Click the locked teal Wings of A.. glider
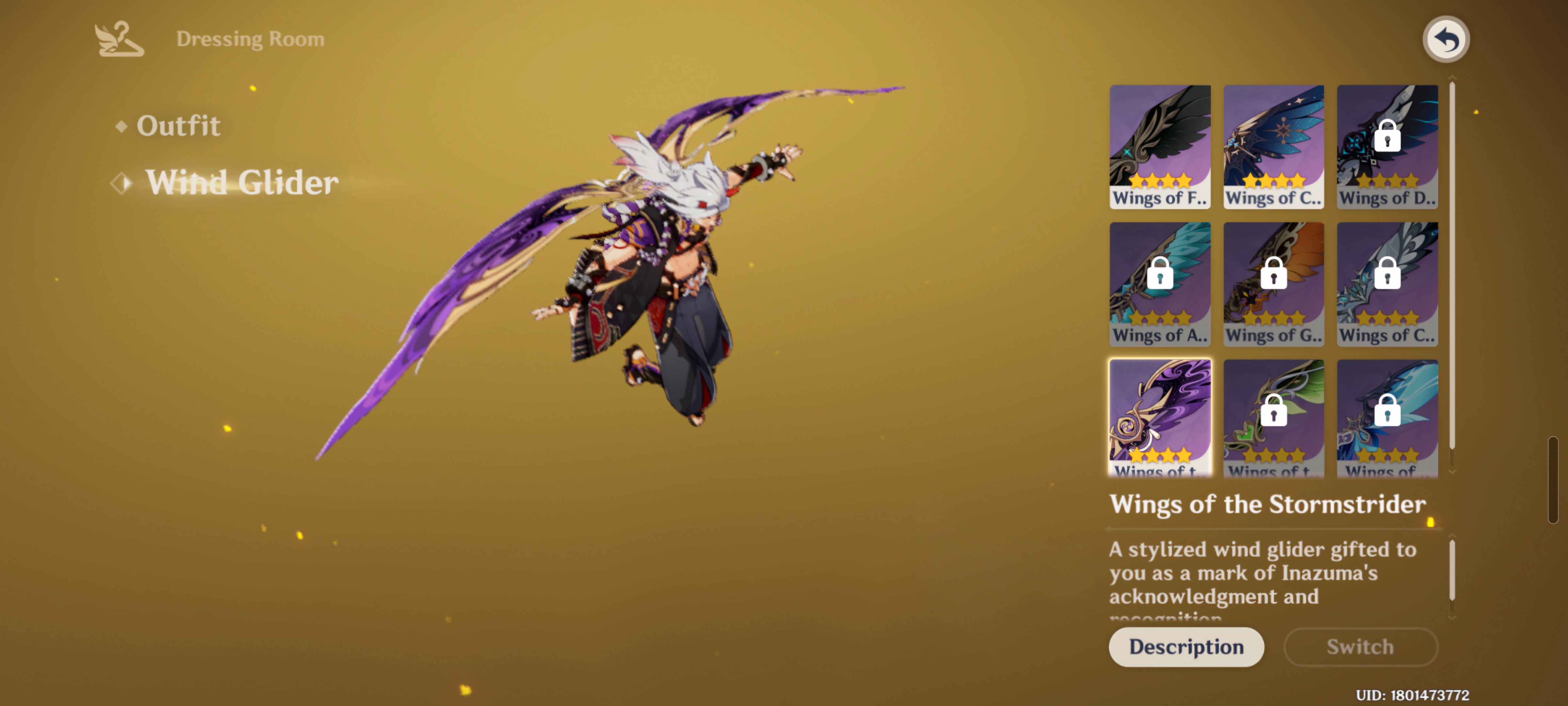Image resolution: width=1568 pixels, height=706 pixels. [x=1160, y=283]
